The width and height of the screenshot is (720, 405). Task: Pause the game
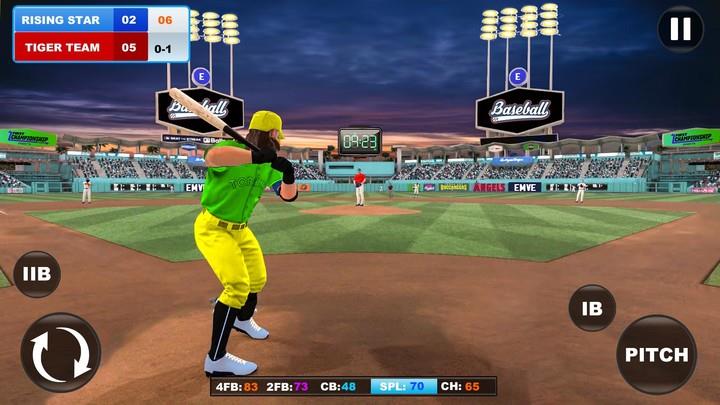pos(680,29)
